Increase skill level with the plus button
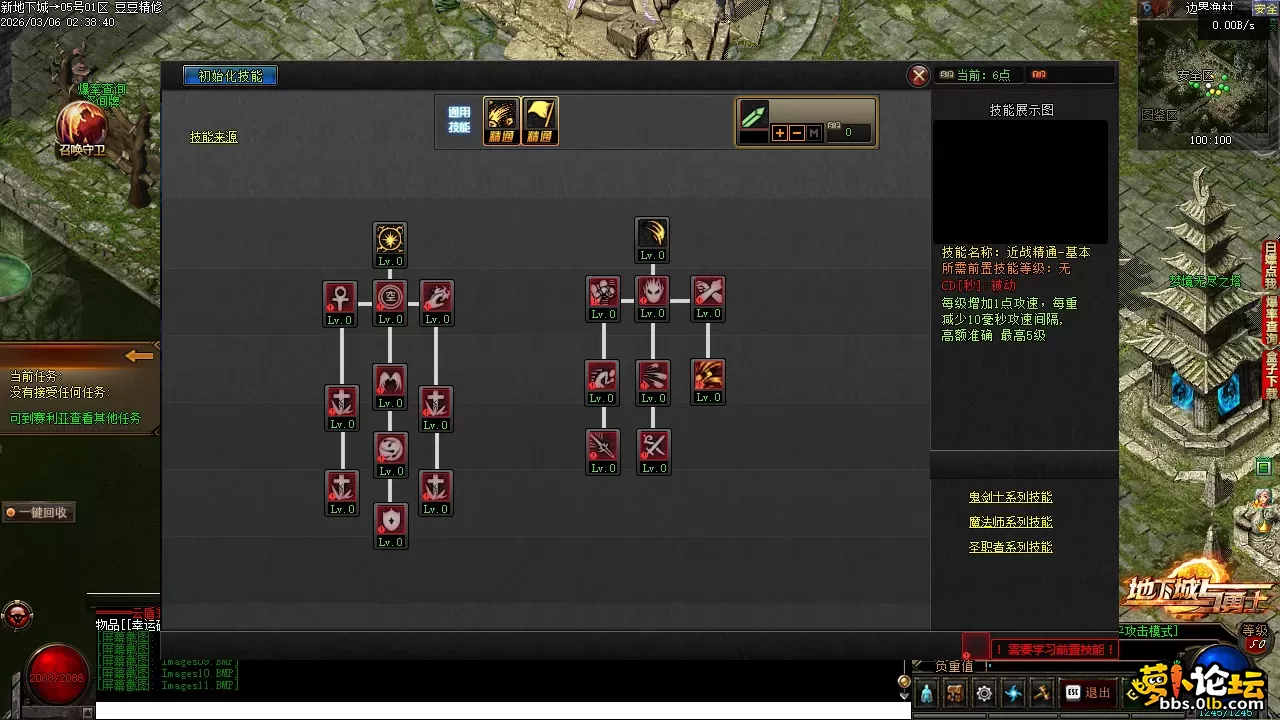Image resolution: width=1280 pixels, height=720 pixels. click(779, 133)
